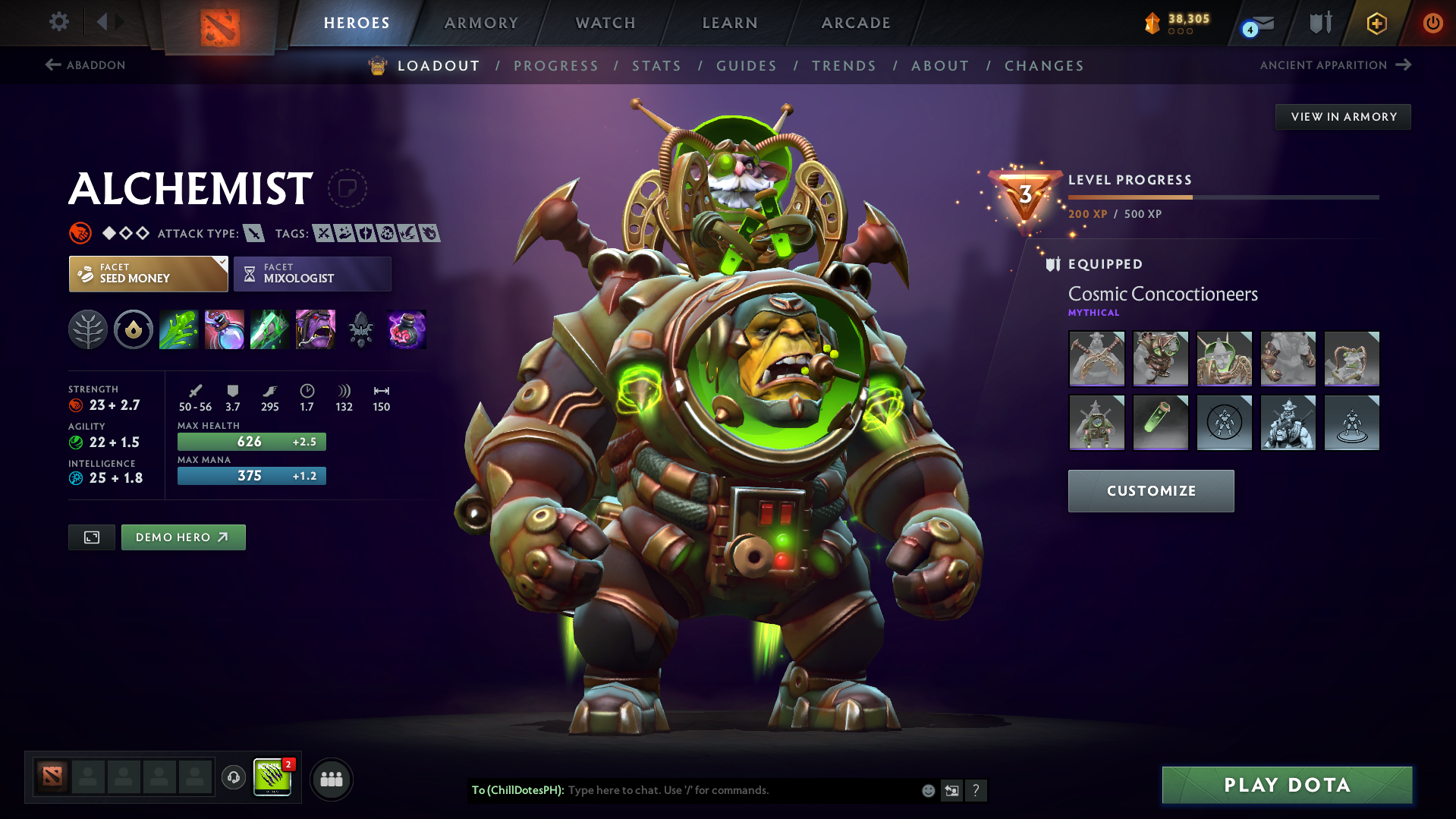Select the Acid Spray ability icon
This screenshot has width=1456, height=819.
[x=178, y=329]
